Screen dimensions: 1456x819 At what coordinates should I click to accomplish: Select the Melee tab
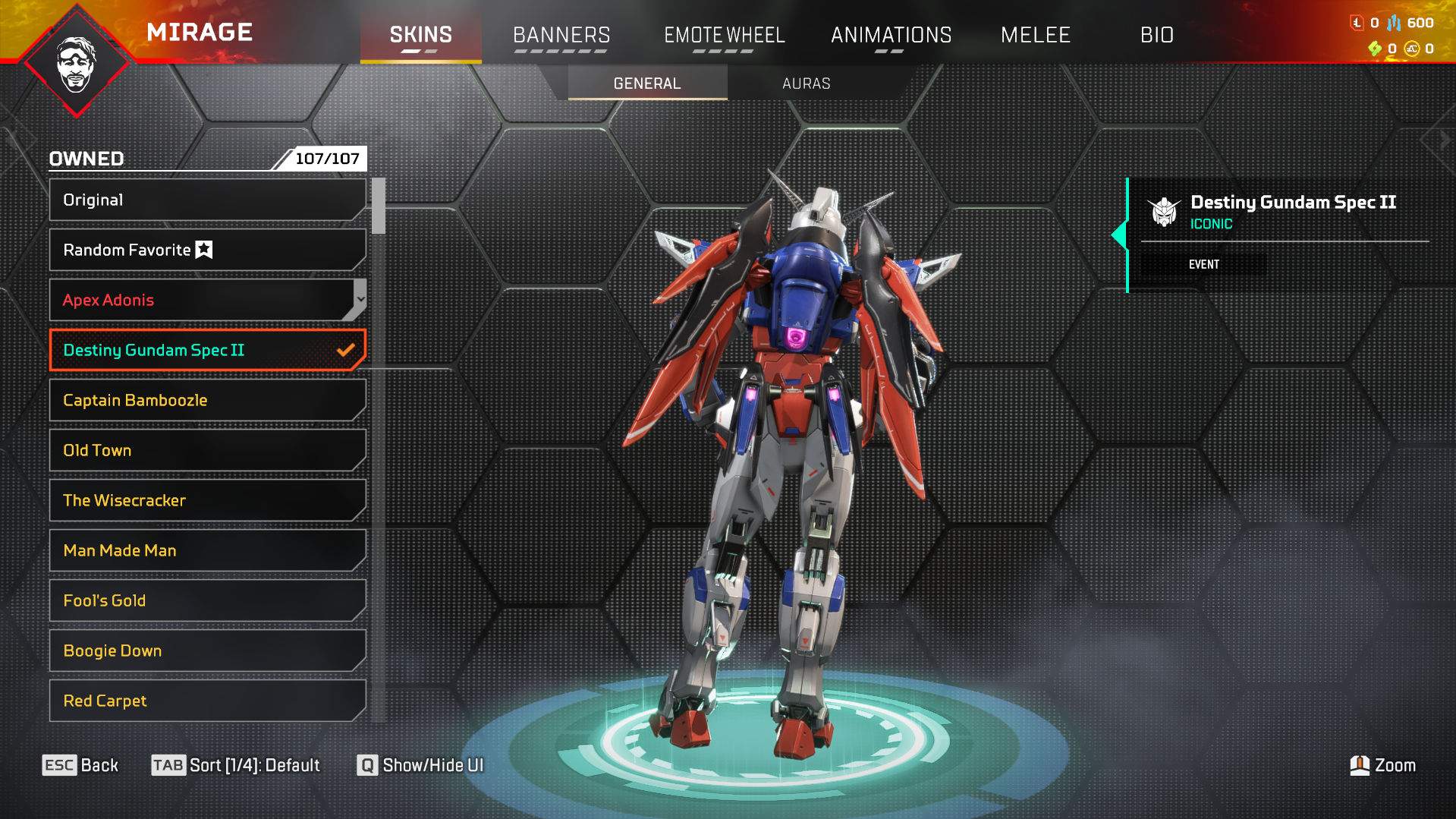1035,35
